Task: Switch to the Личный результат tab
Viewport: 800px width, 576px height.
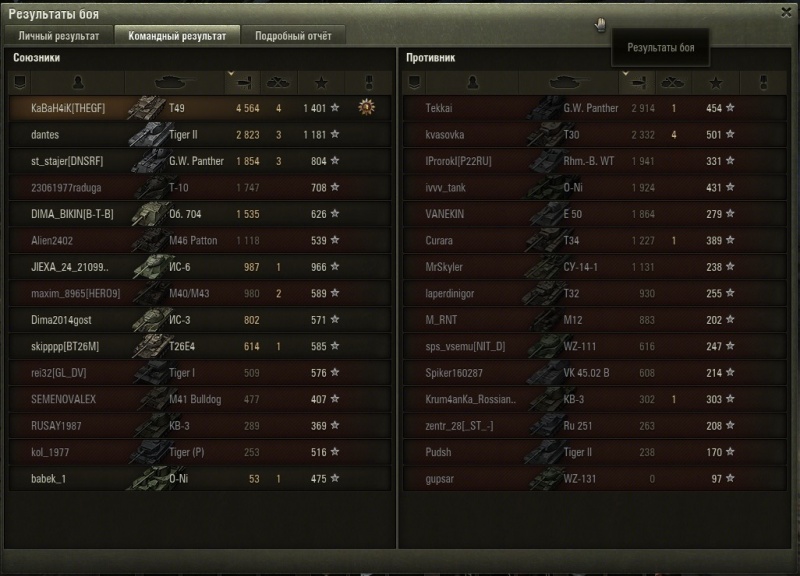Action: click(x=58, y=36)
